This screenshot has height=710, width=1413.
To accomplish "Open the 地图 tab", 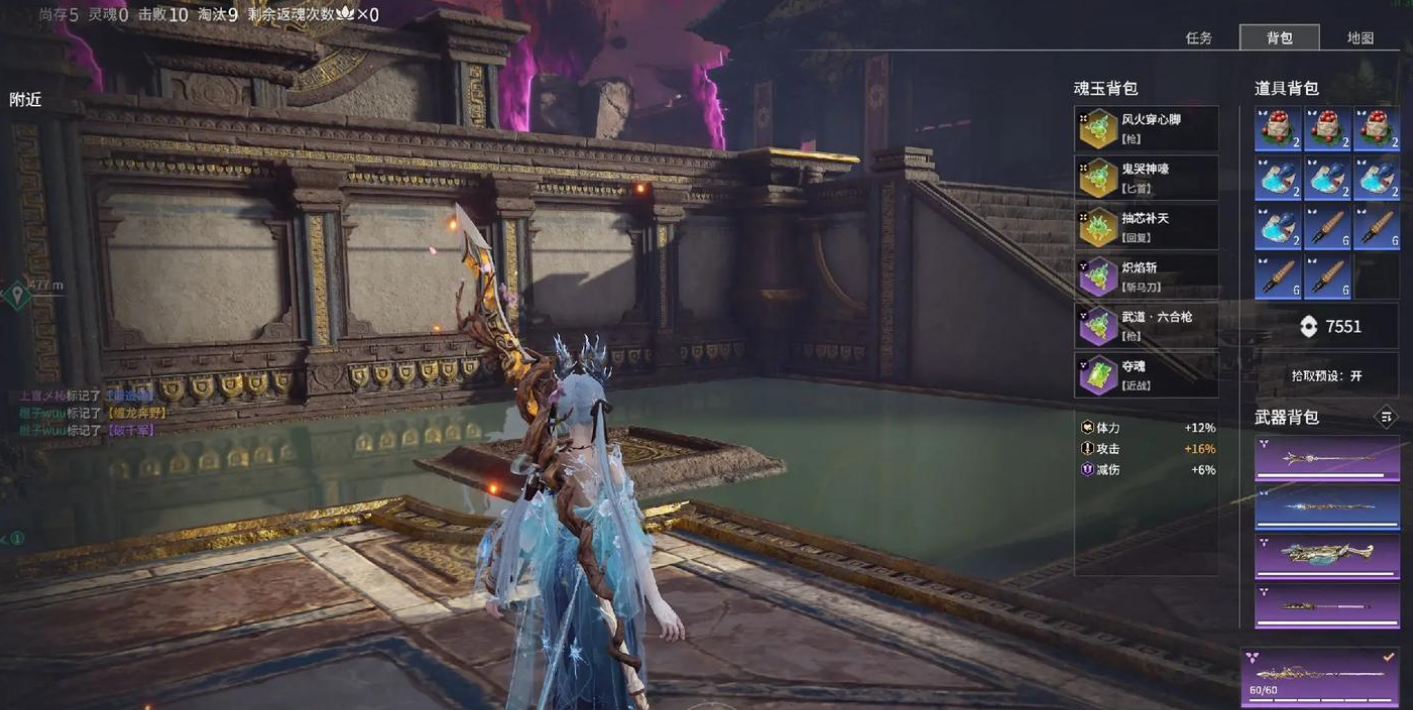I will click(x=1360, y=38).
